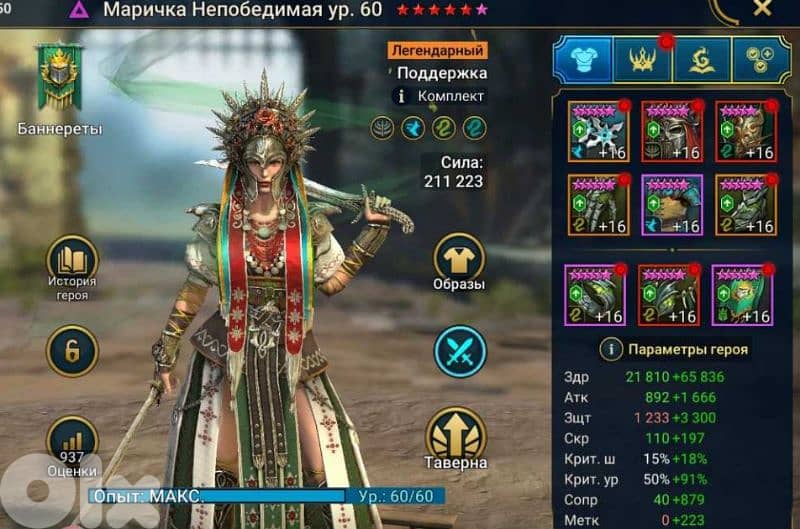Click the crossed swords button
800x529 pixels.
[x=459, y=352]
